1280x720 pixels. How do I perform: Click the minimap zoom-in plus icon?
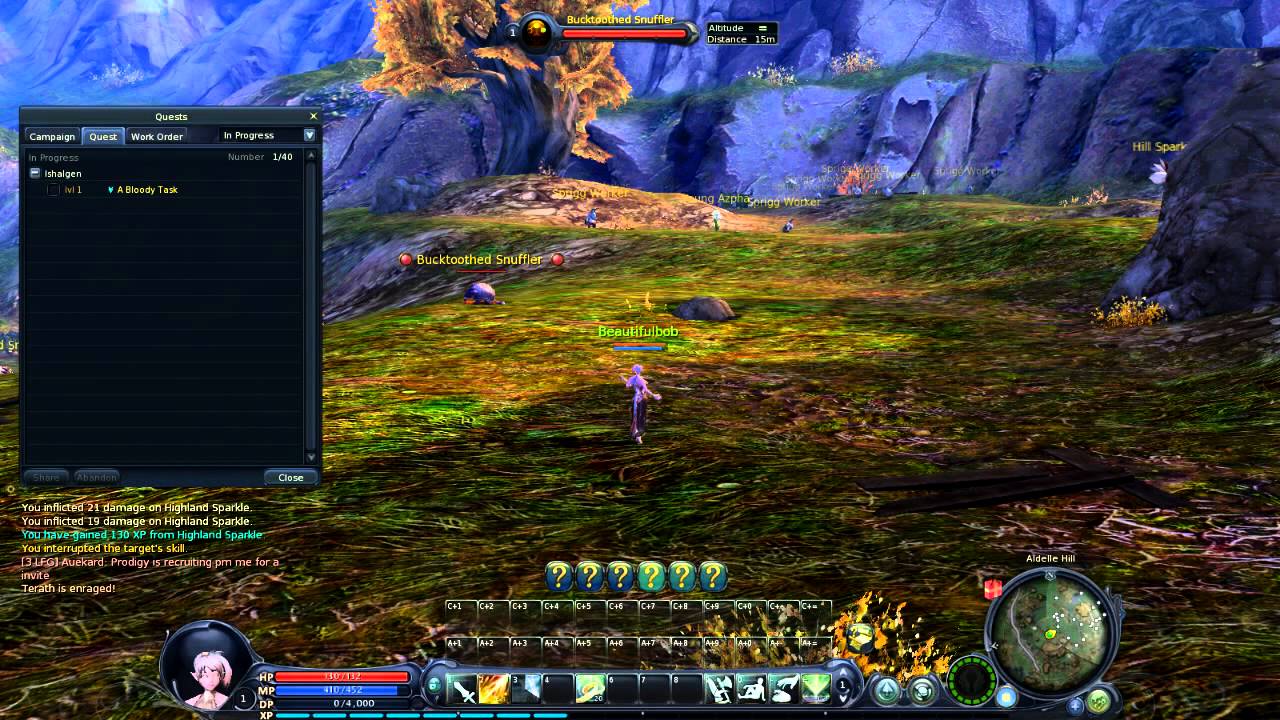[1075, 705]
